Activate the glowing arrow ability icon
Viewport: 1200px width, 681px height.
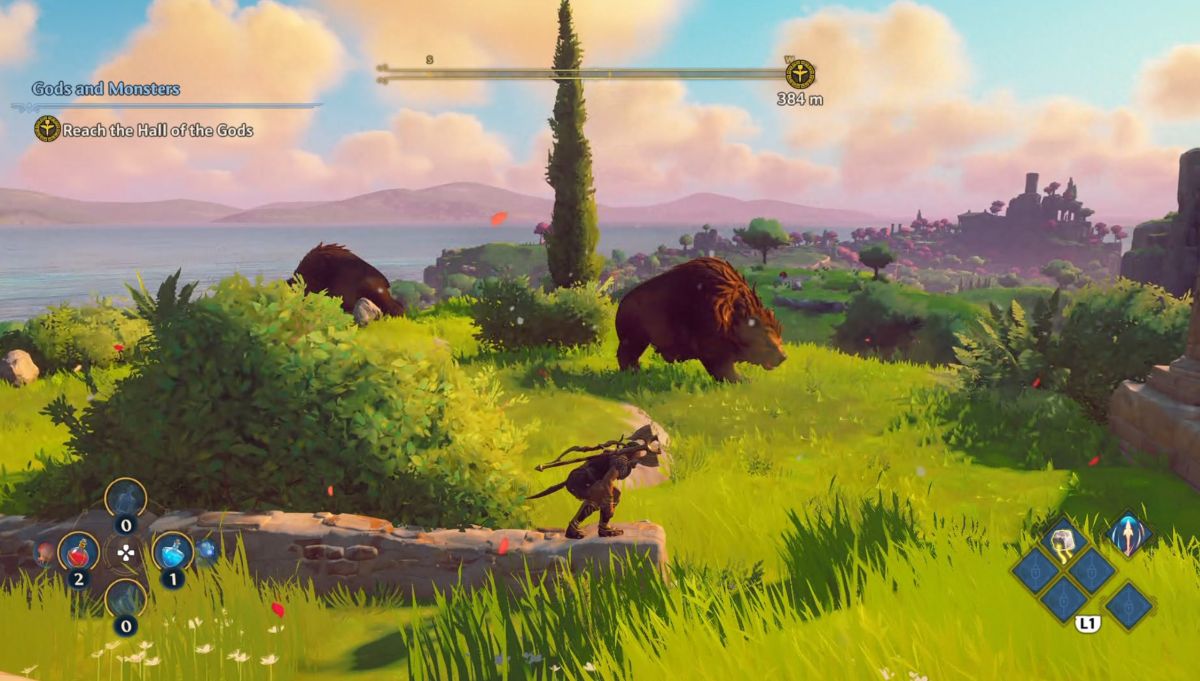[x=1129, y=535]
